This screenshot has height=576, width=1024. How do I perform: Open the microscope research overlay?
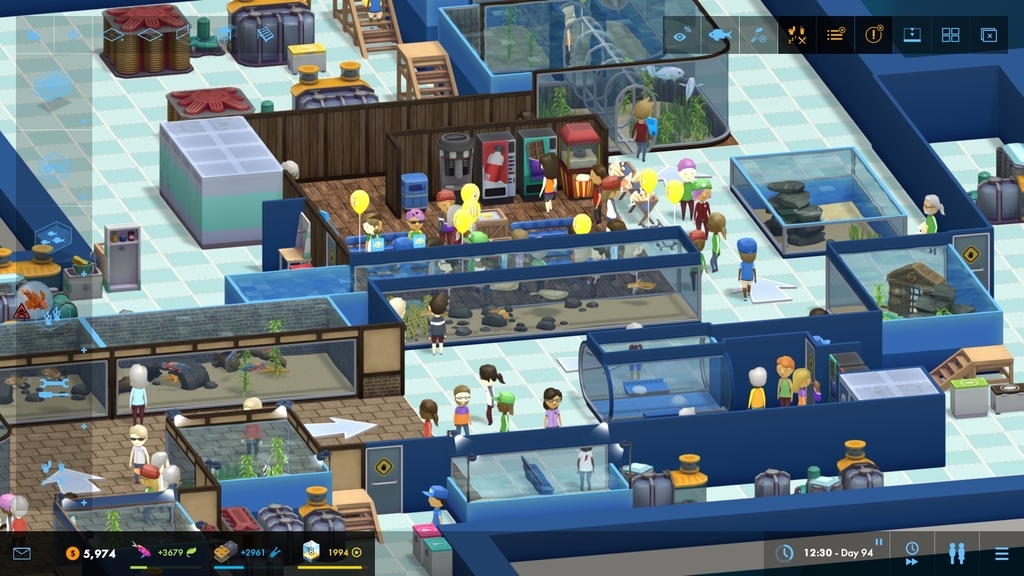759,35
